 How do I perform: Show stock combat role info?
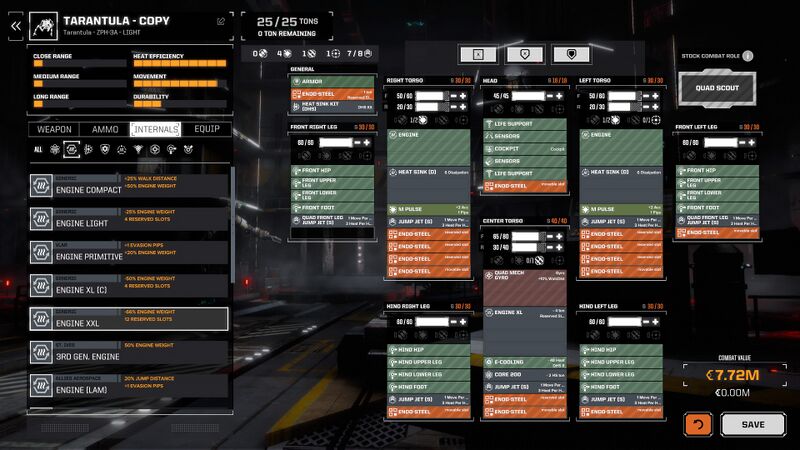click(748, 56)
